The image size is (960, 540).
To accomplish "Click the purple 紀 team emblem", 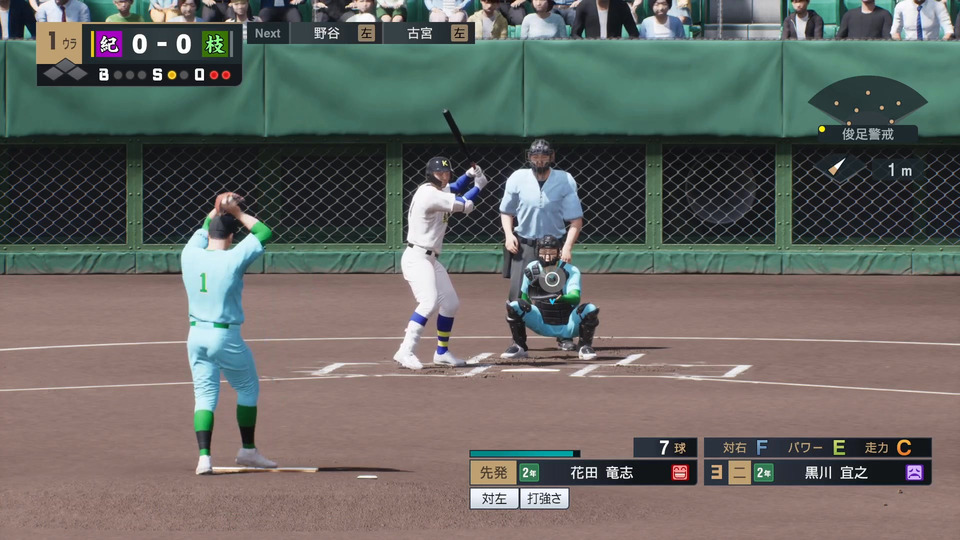I will pyautogui.click(x=109, y=45).
